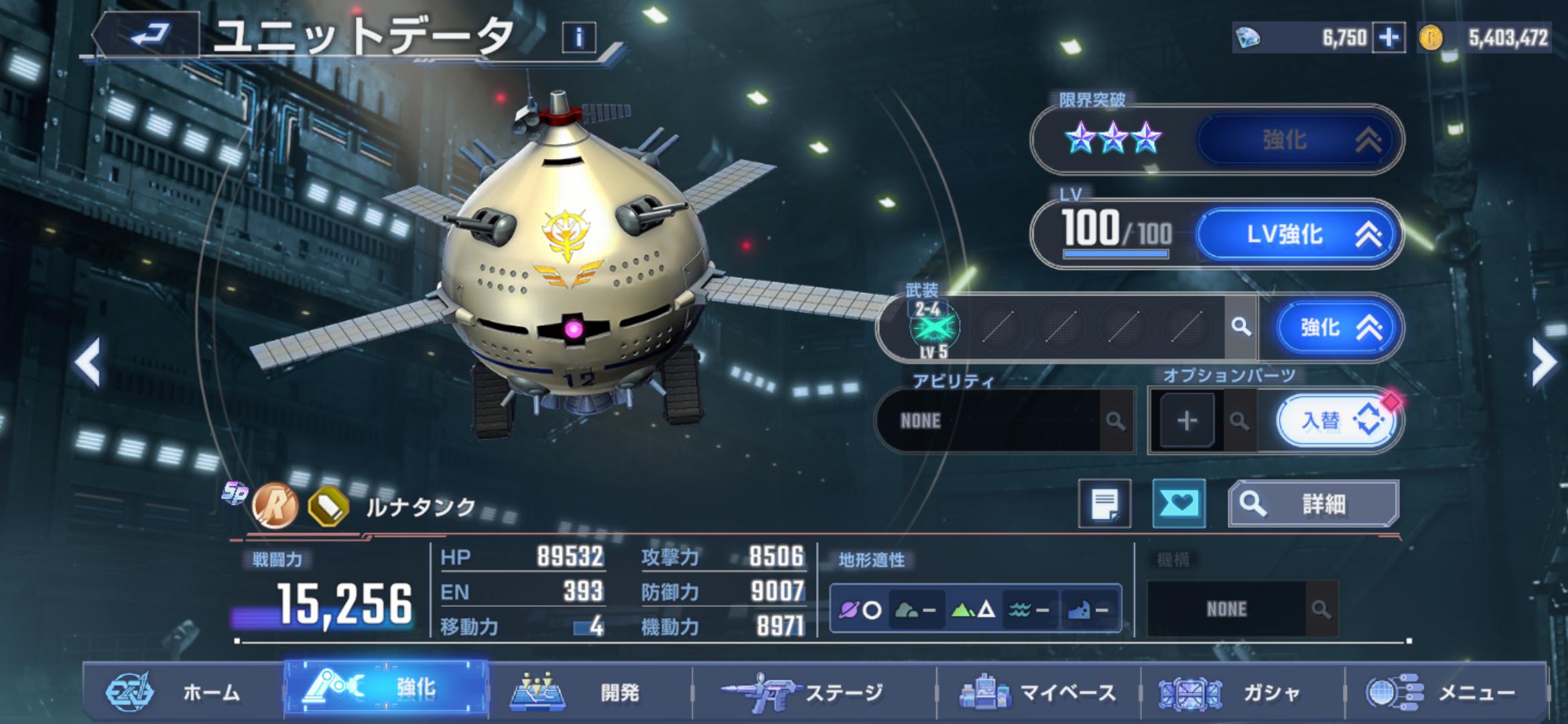Swap option parts with the 入替 button
This screenshot has height=724, width=1568.
[x=1337, y=420]
